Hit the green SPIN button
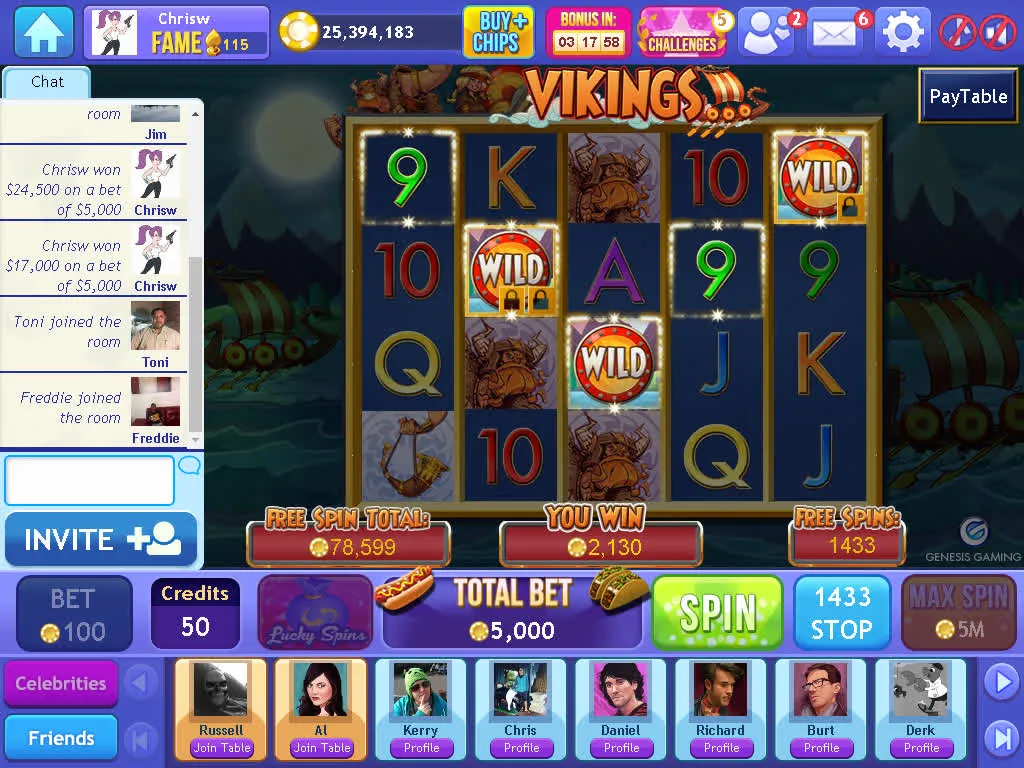1024x768 pixels. (717, 613)
